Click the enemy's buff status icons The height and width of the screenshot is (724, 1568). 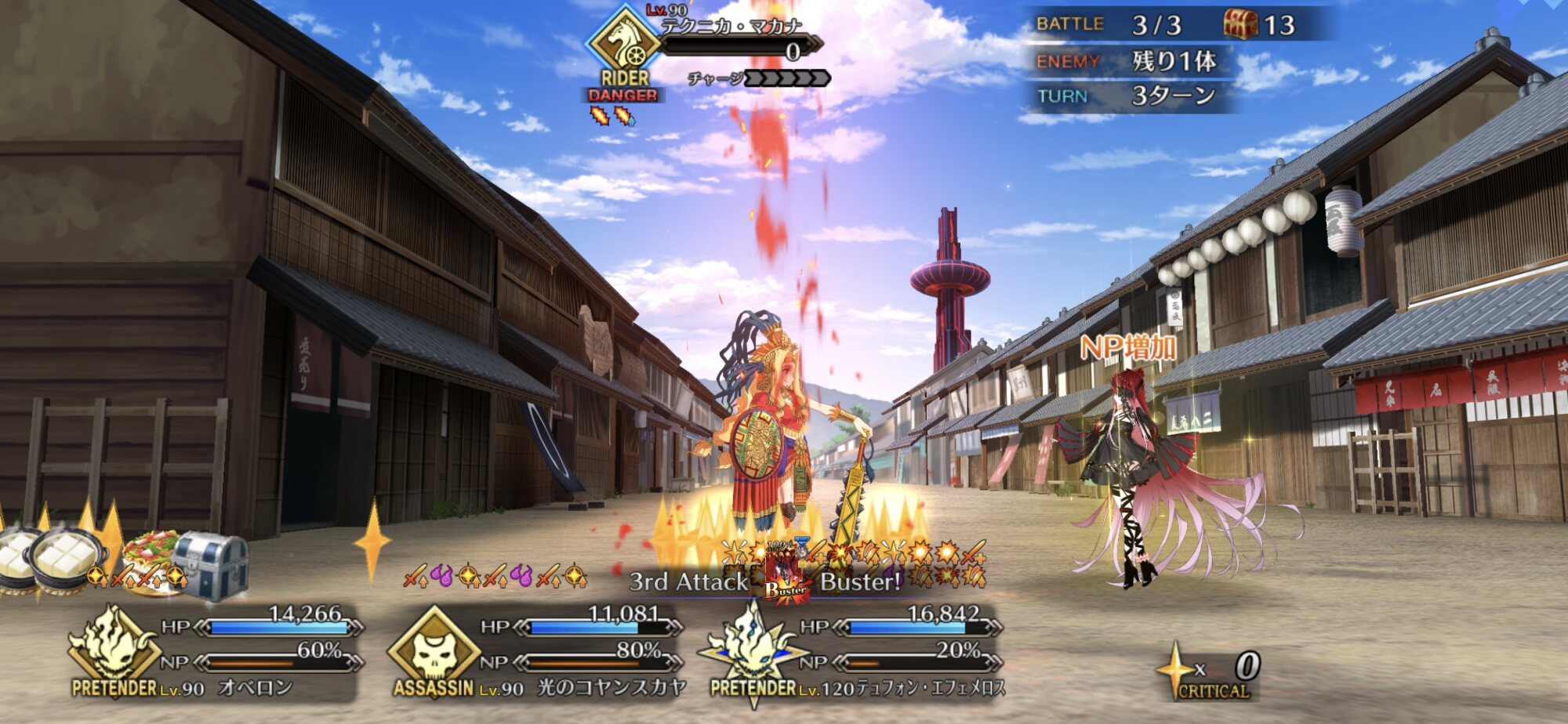[x=612, y=117]
